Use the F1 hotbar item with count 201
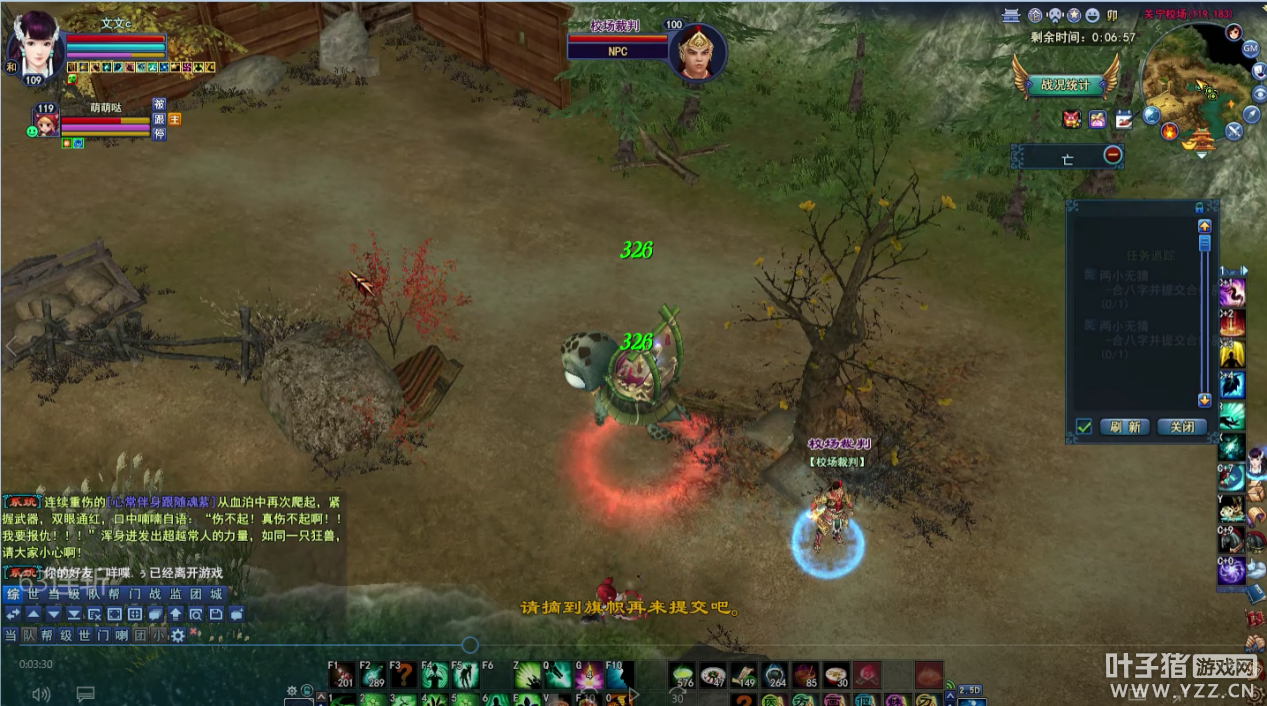 coord(340,675)
